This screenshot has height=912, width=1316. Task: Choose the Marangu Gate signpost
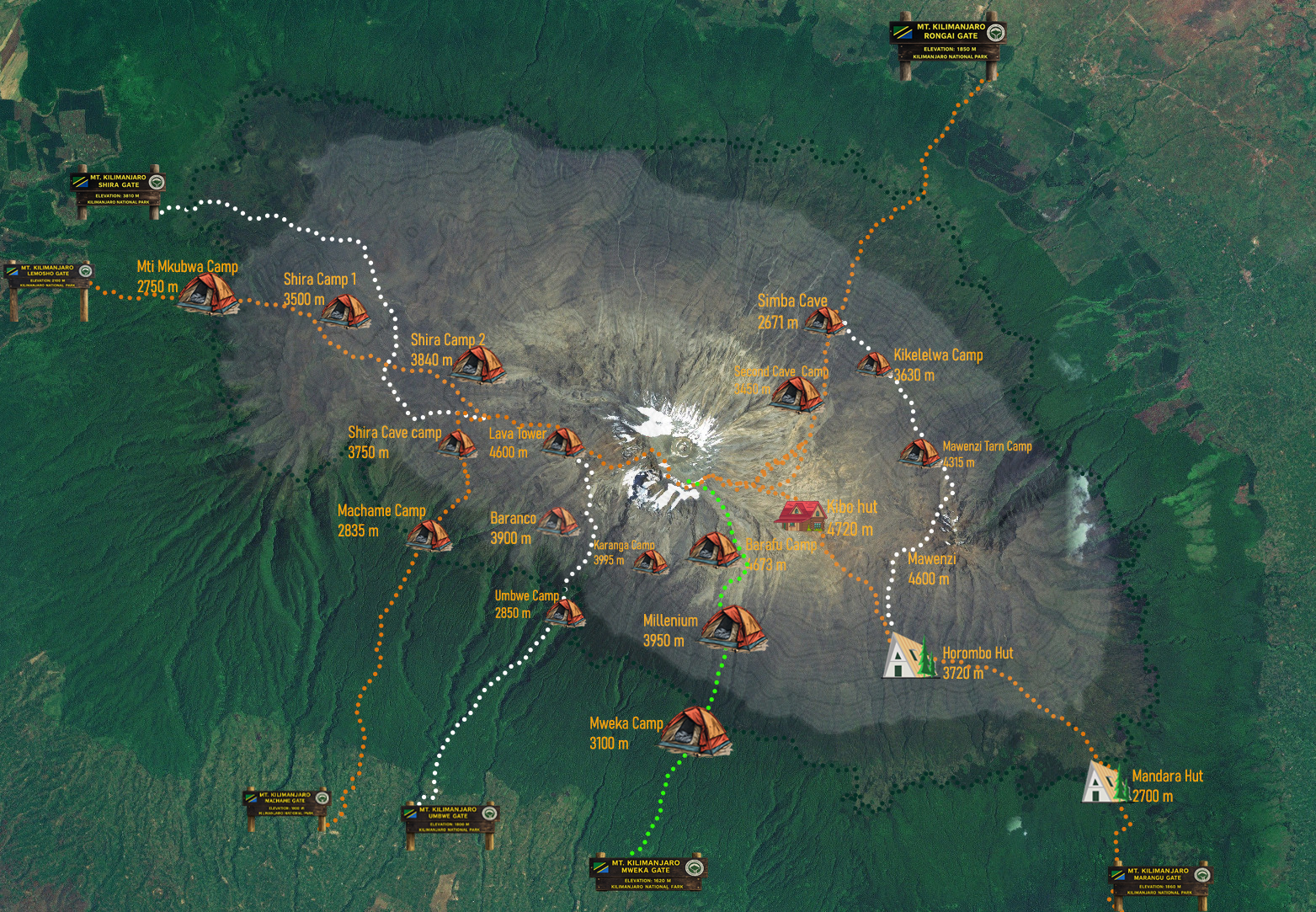[1159, 881]
